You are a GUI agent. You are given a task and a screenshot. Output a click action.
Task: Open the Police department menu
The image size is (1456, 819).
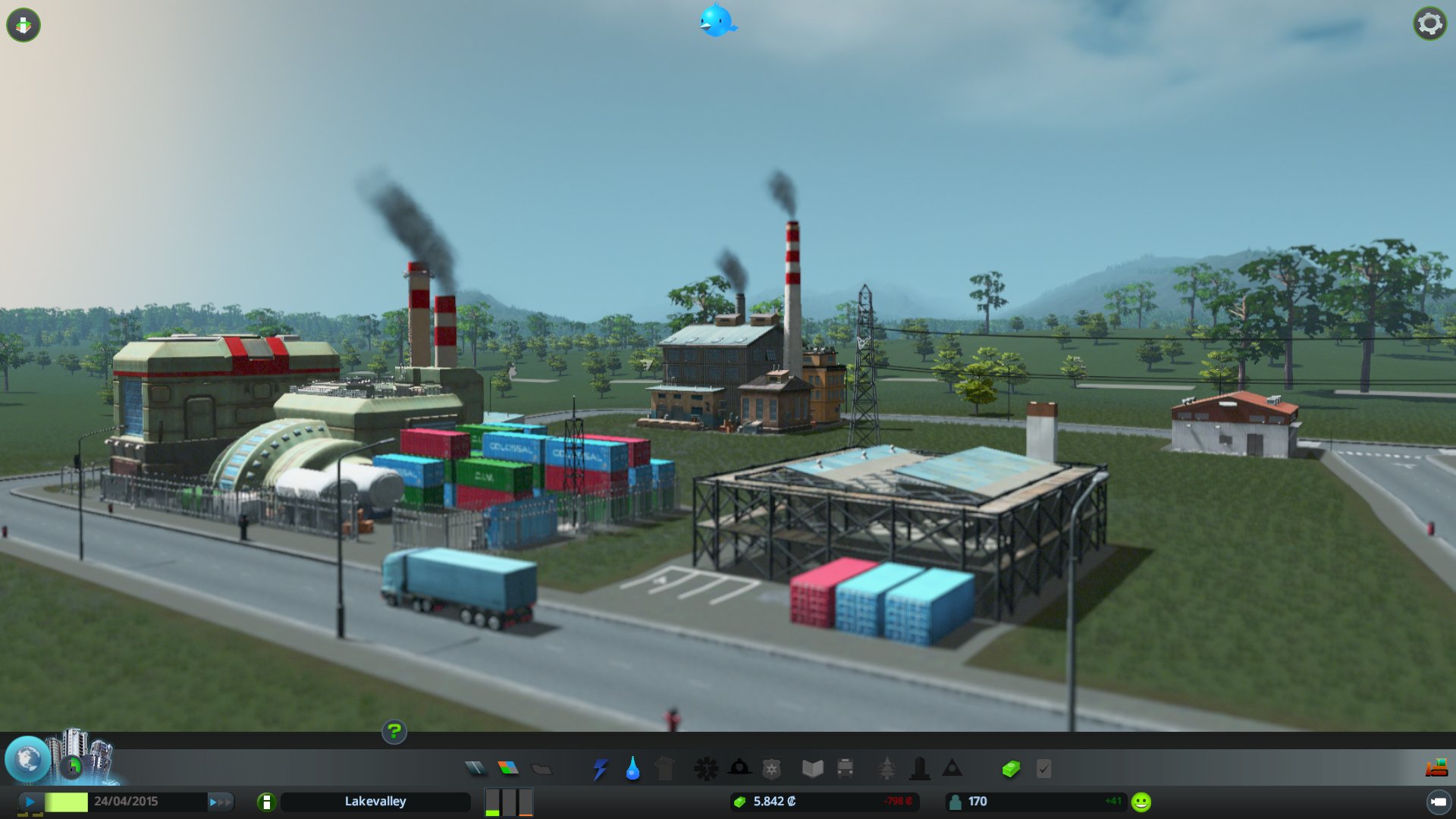point(771,768)
